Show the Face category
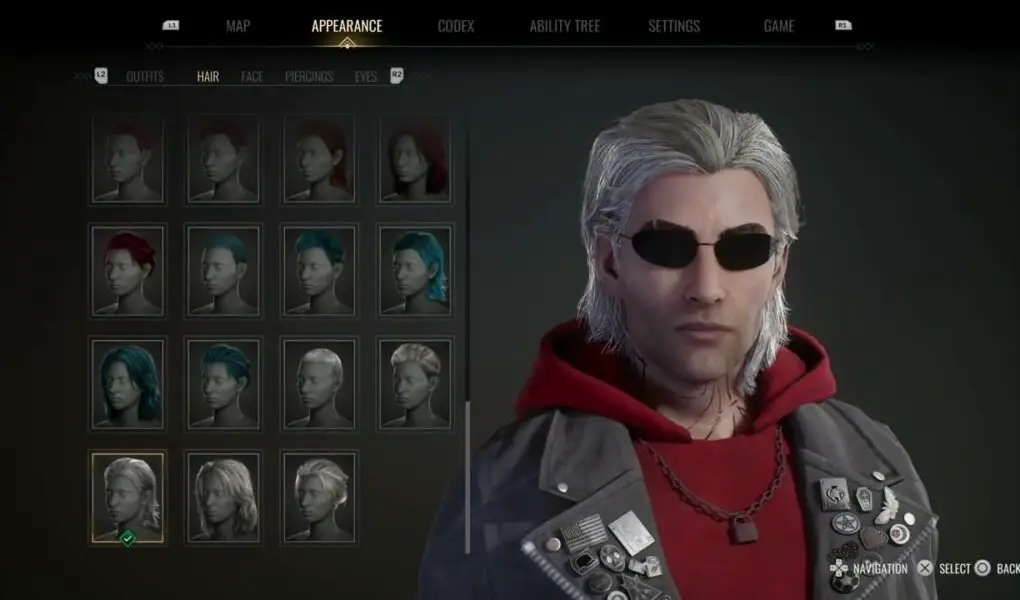1020x600 pixels. pos(252,76)
